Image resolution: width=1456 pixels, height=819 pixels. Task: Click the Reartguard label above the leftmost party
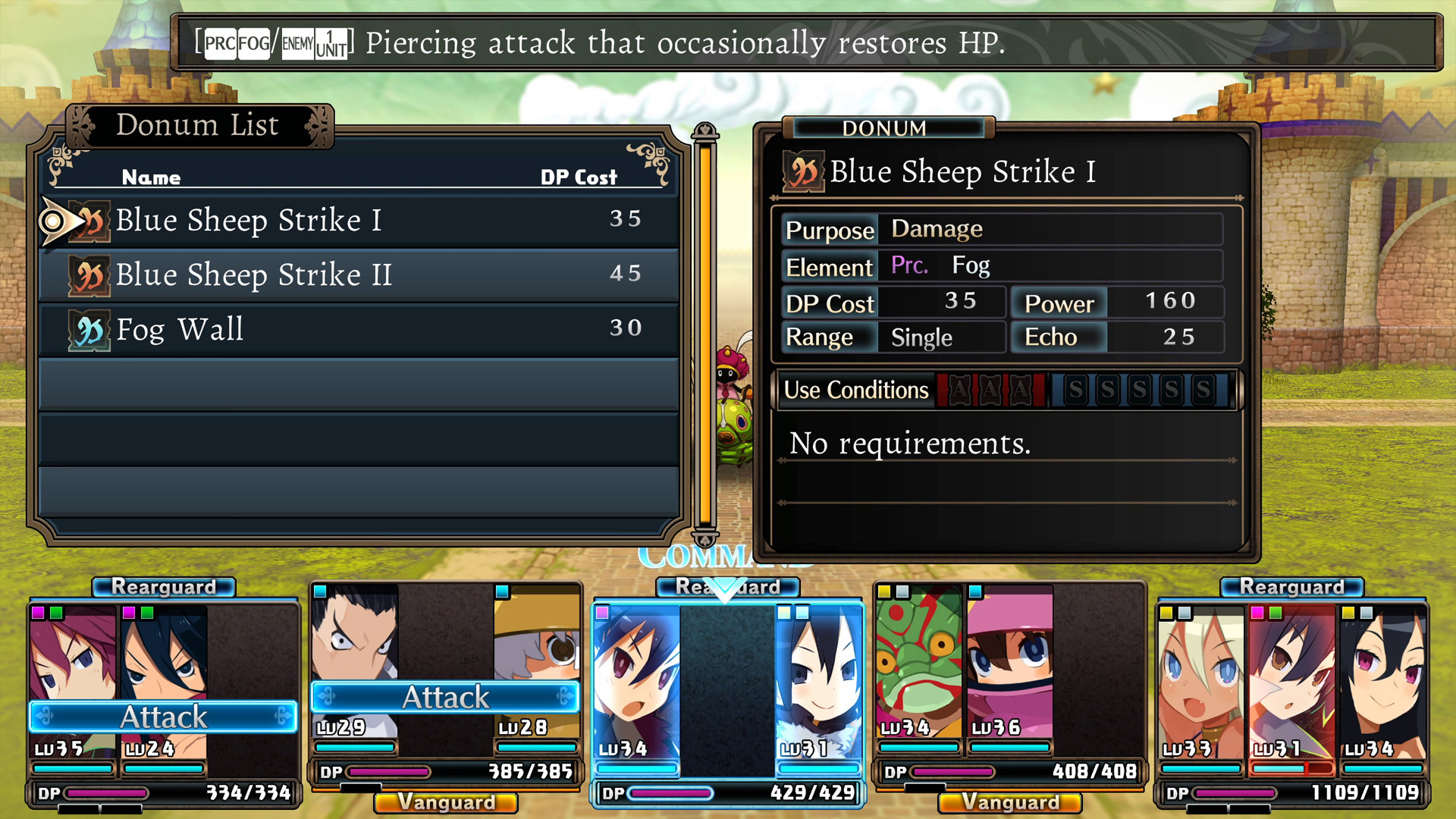pyautogui.click(x=163, y=585)
